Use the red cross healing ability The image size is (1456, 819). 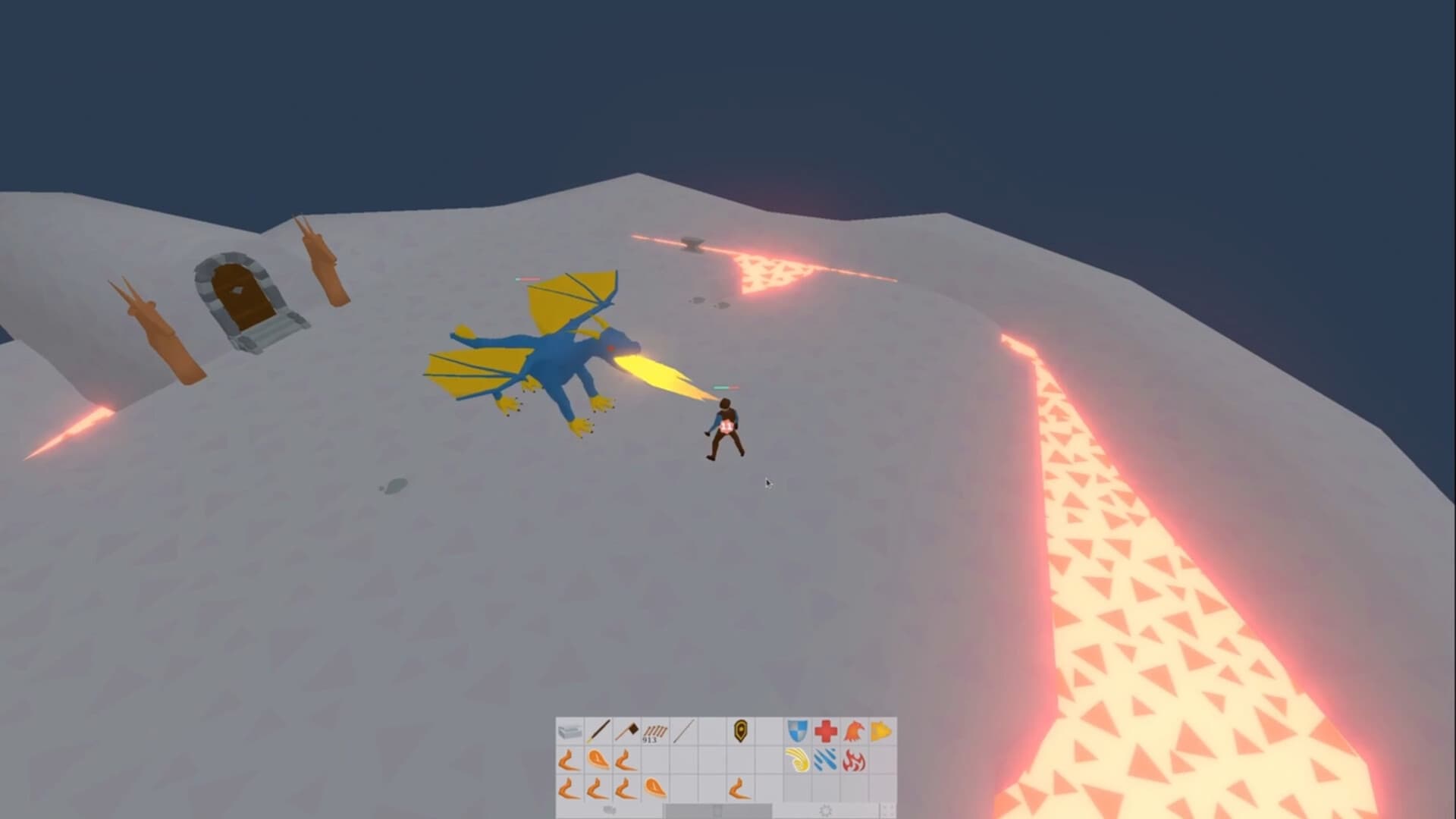(x=825, y=730)
